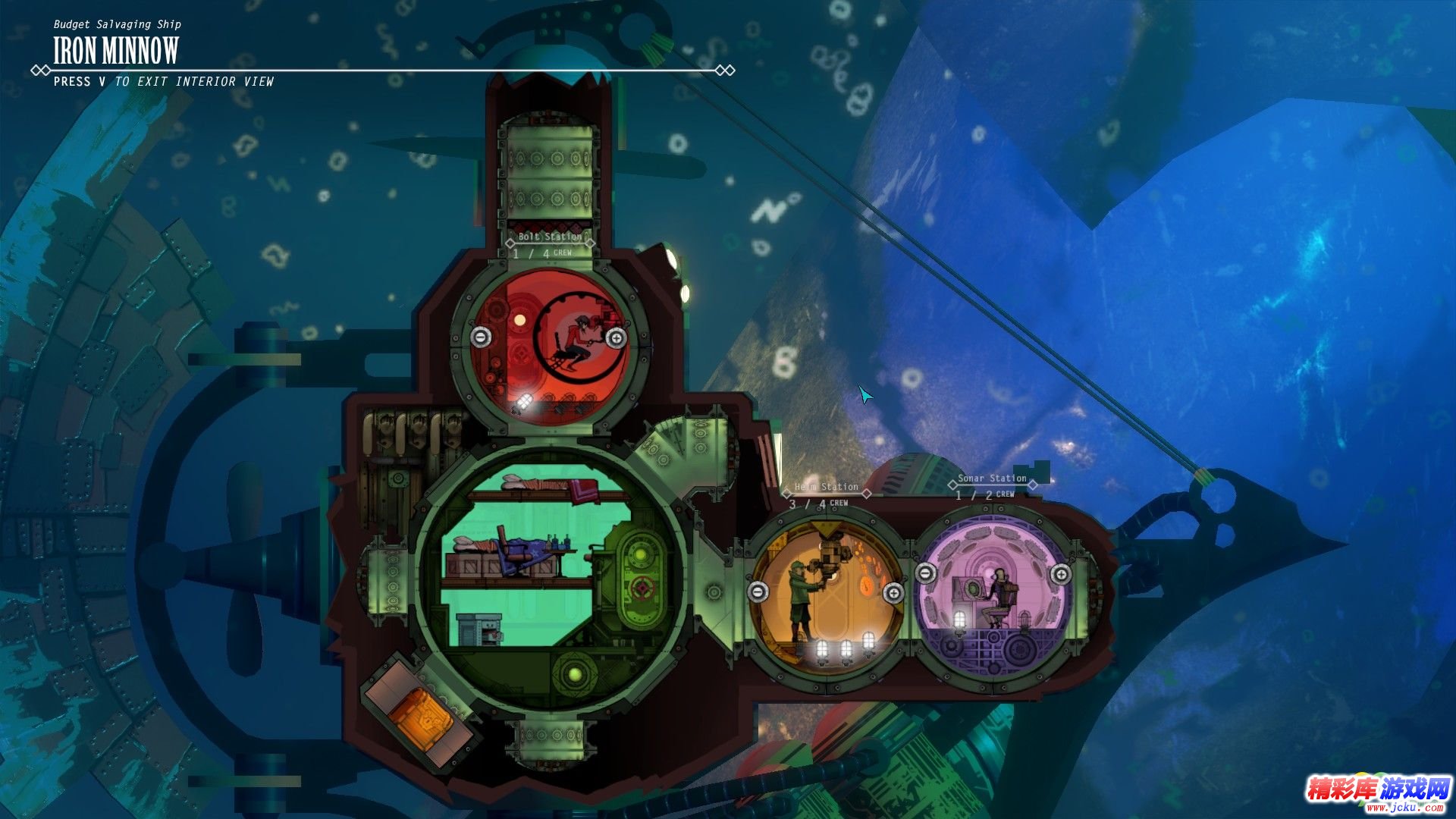Increase Sonar Station crew with plus button
Viewport: 1456px width, 819px height.
(1061, 574)
